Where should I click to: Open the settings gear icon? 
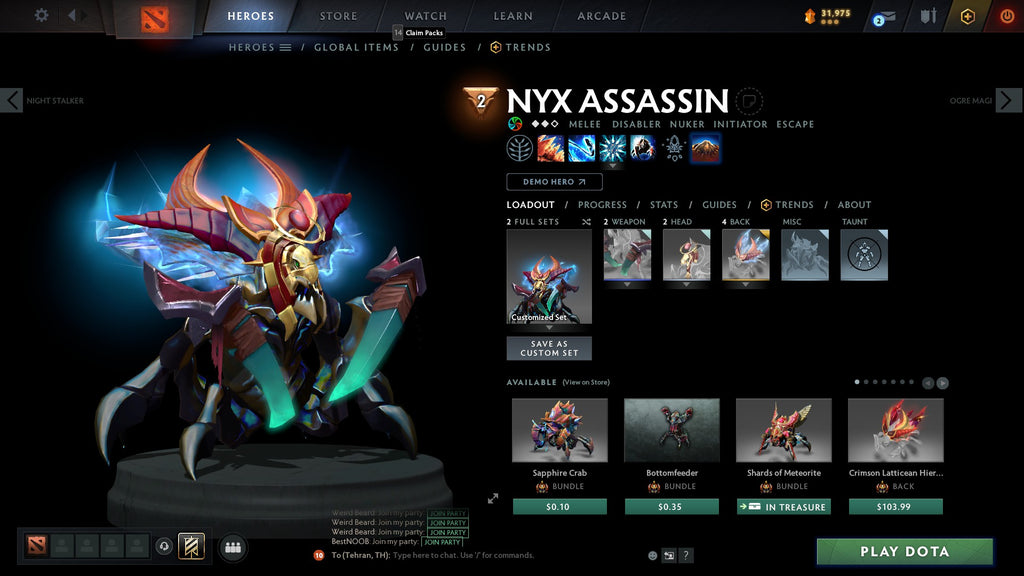pyautogui.click(x=41, y=15)
